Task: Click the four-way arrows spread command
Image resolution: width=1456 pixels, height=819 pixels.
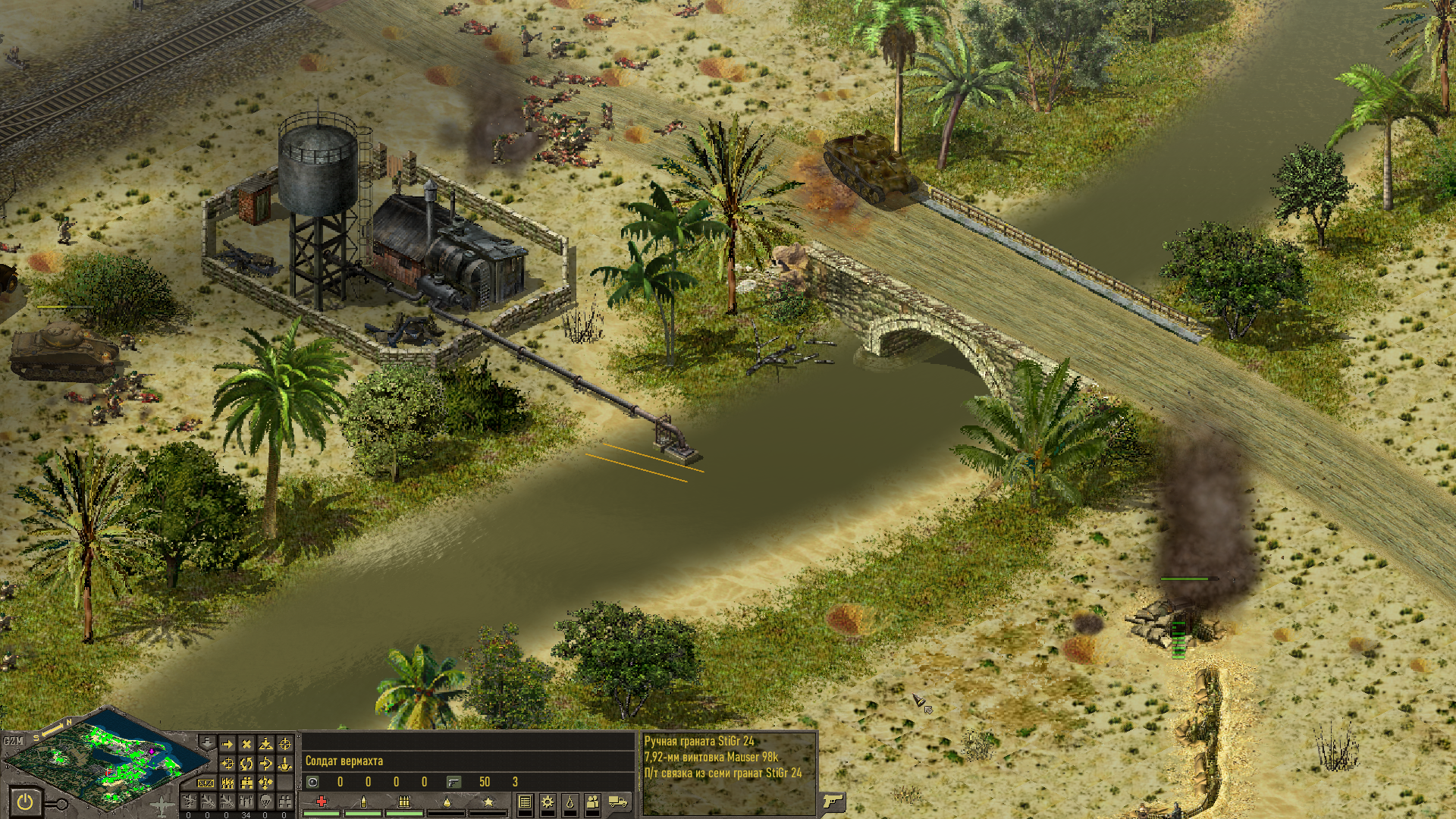Action: [265, 783]
